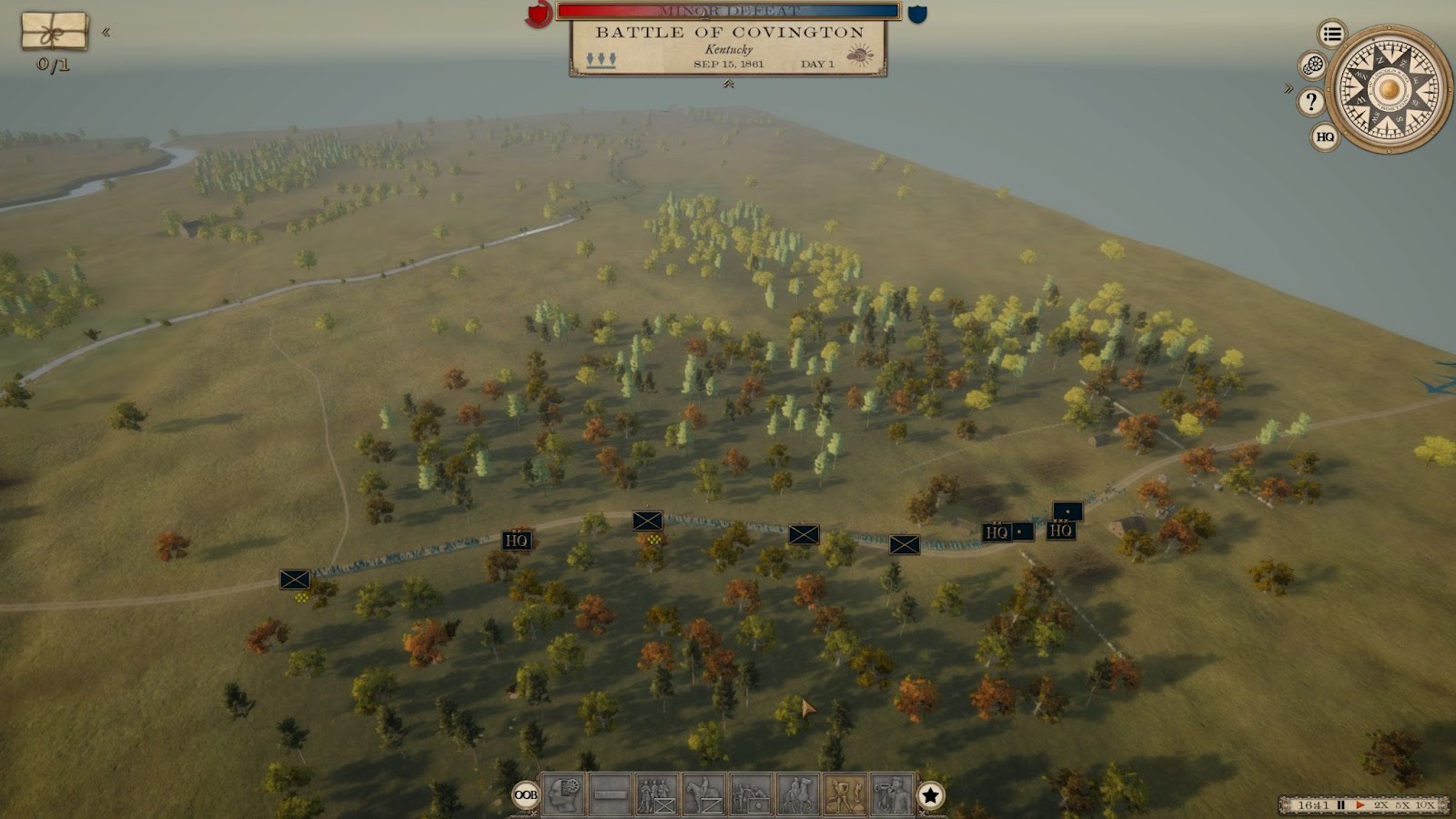Open the OOB order of battle button
The height and width of the screenshot is (819, 1456).
pyautogui.click(x=526, y=794)
